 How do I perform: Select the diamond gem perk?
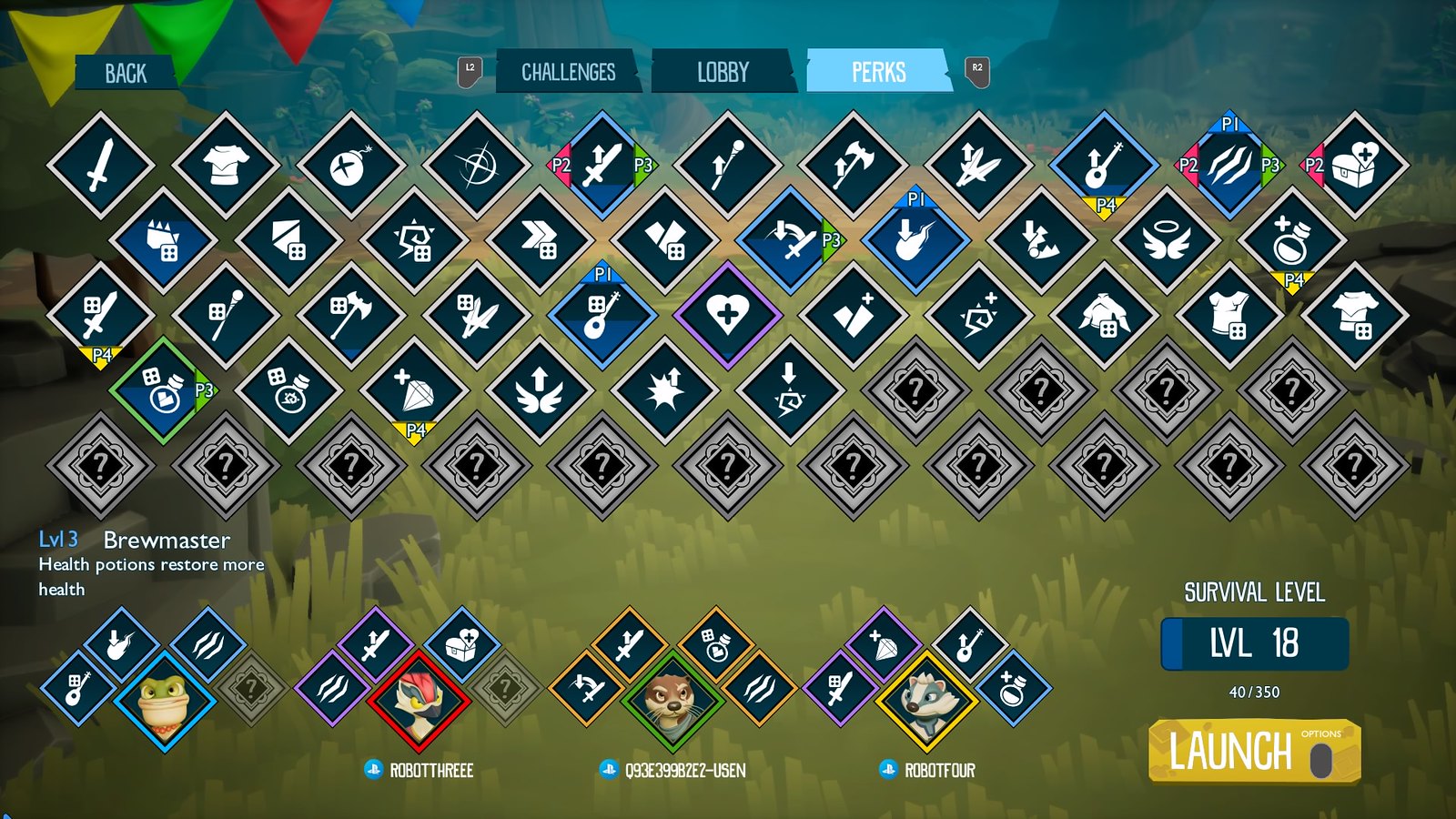point(419,389)
